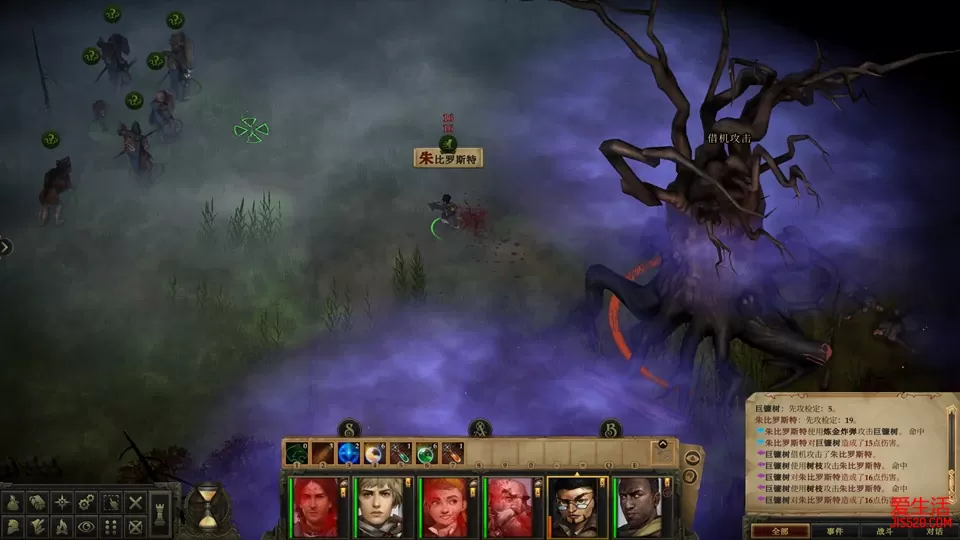Use the green swirl ability in slot 1

point(296,454)
